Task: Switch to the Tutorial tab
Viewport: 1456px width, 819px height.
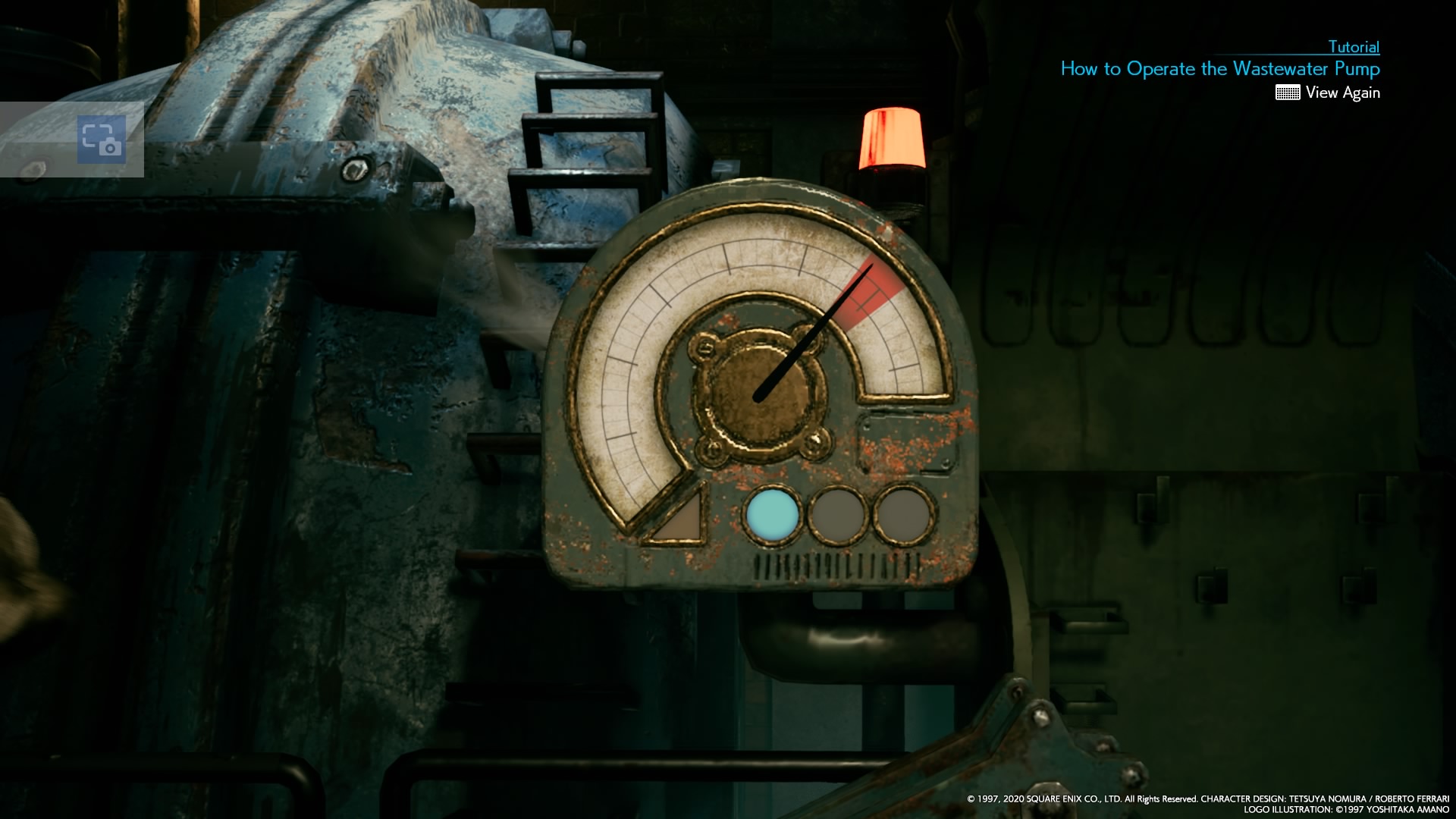Action: [x=1354, y=47]
